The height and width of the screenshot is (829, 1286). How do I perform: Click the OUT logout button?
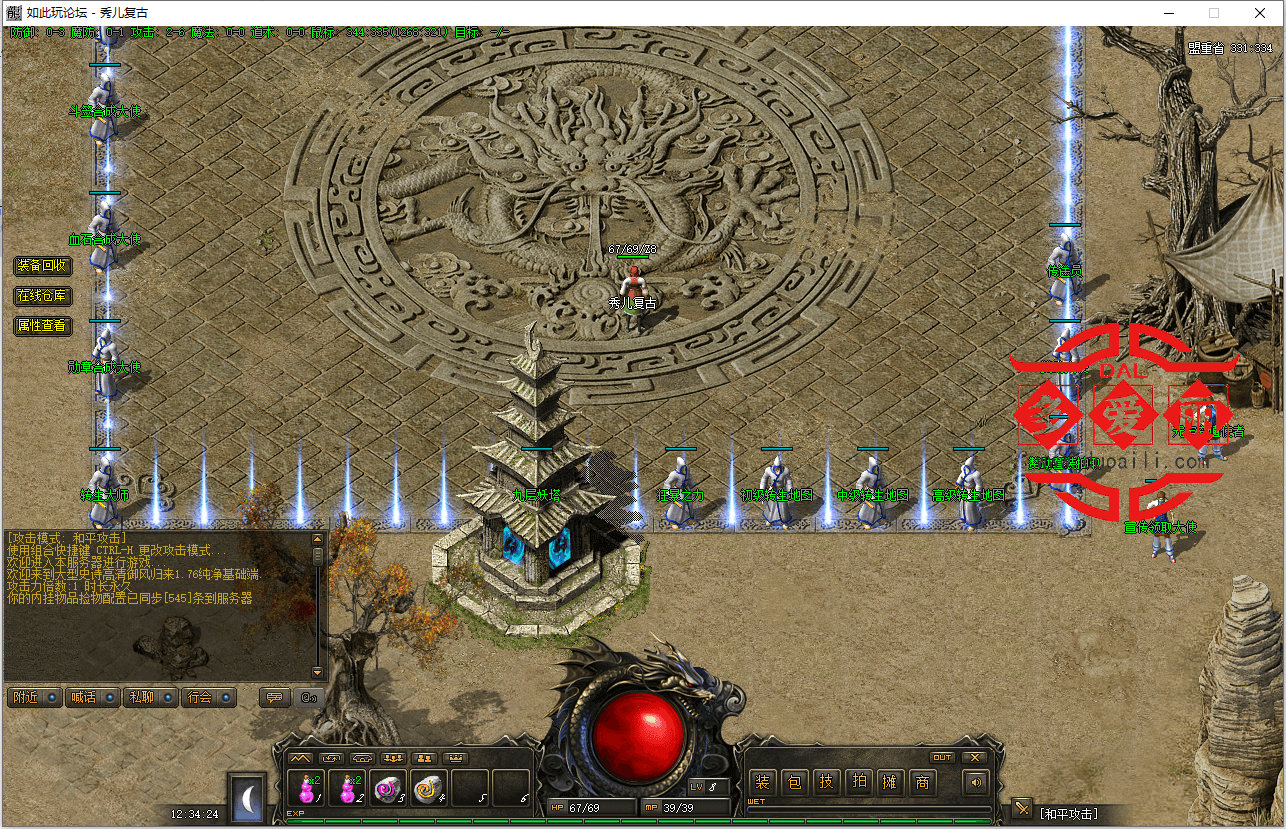point(941,757)
